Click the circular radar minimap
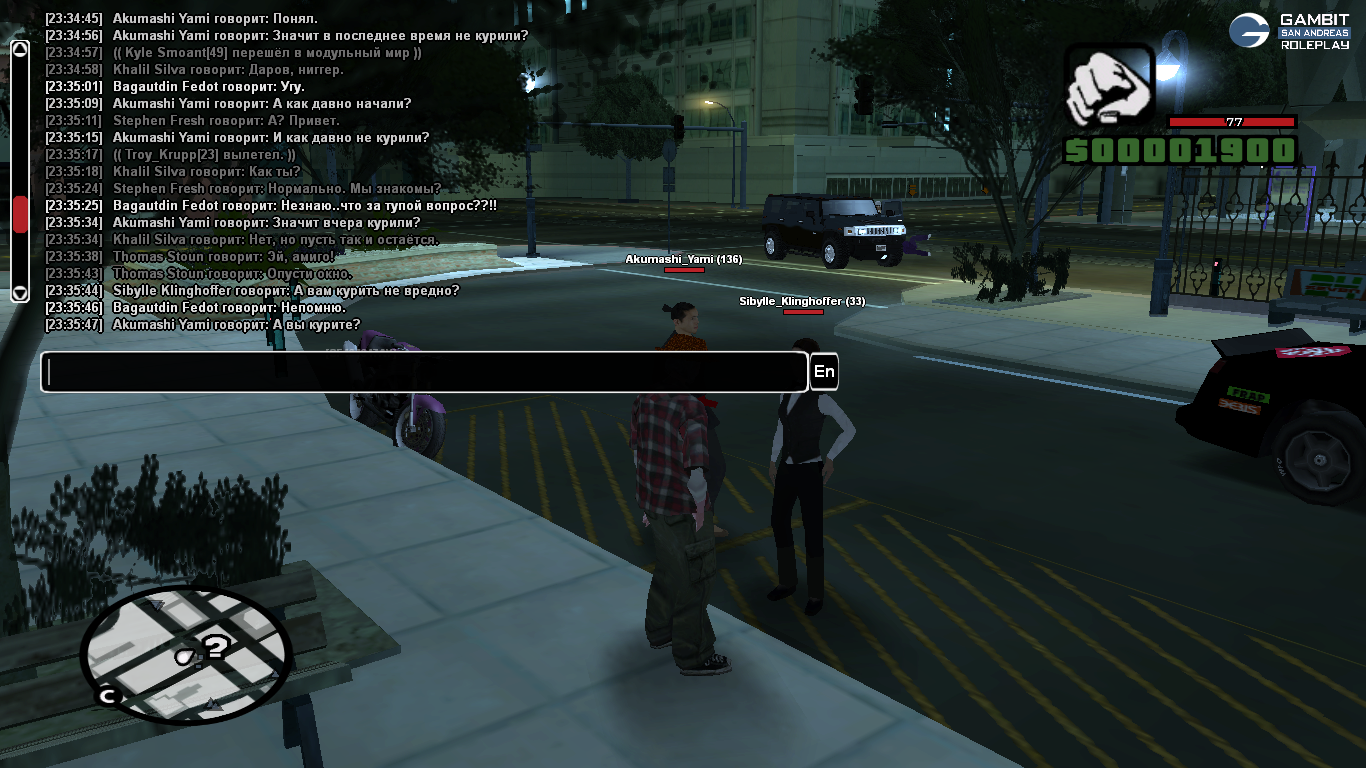This screenshot has width=1366, height=768. 186,655
